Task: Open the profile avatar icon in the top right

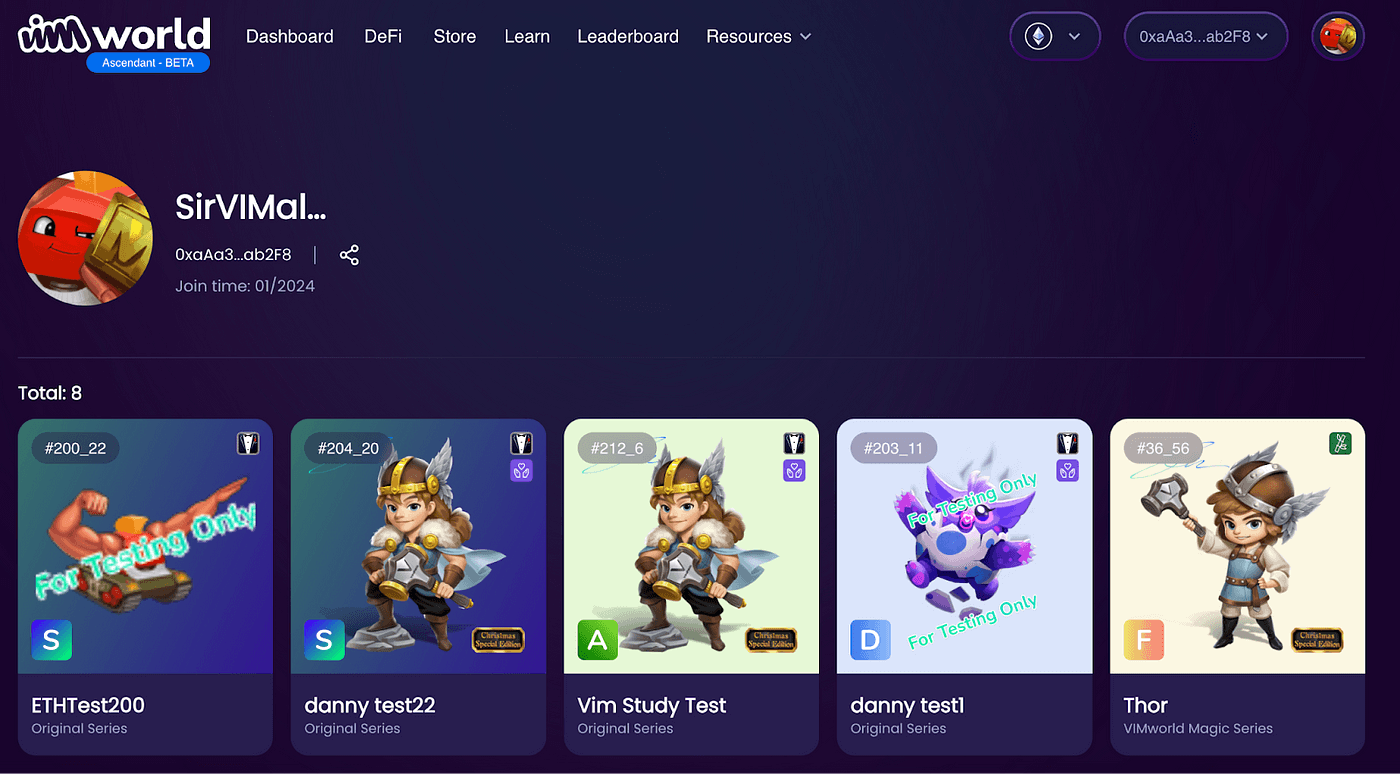Action: pos(1337,36)
